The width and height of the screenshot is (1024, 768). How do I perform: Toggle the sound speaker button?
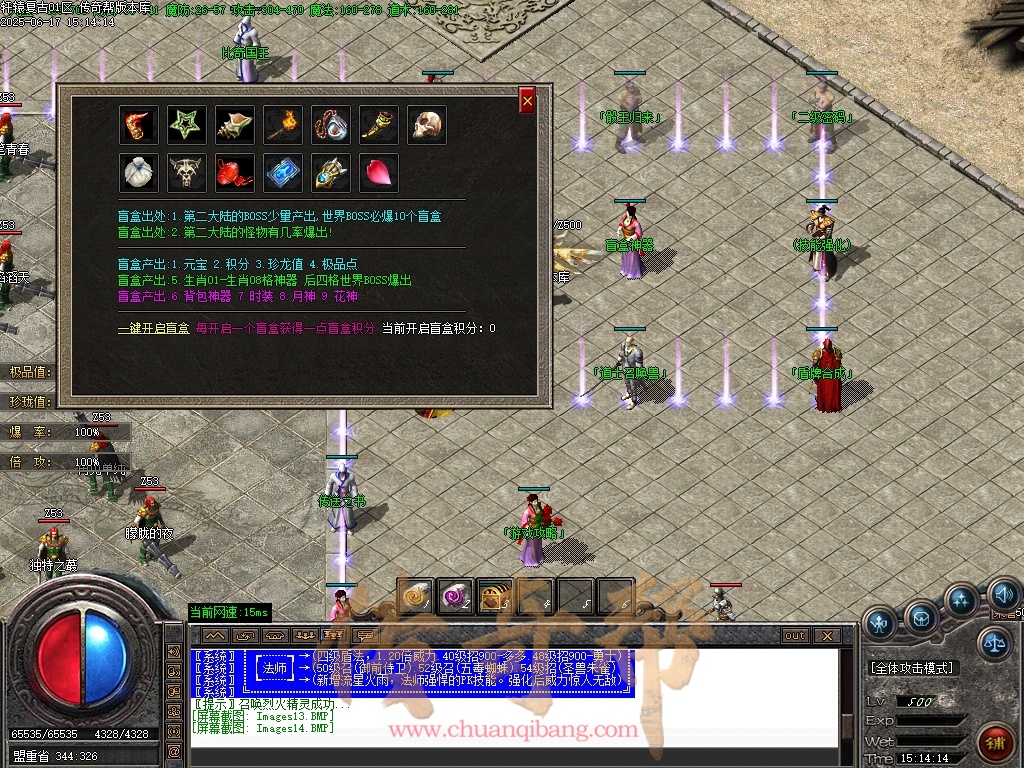1003,598
